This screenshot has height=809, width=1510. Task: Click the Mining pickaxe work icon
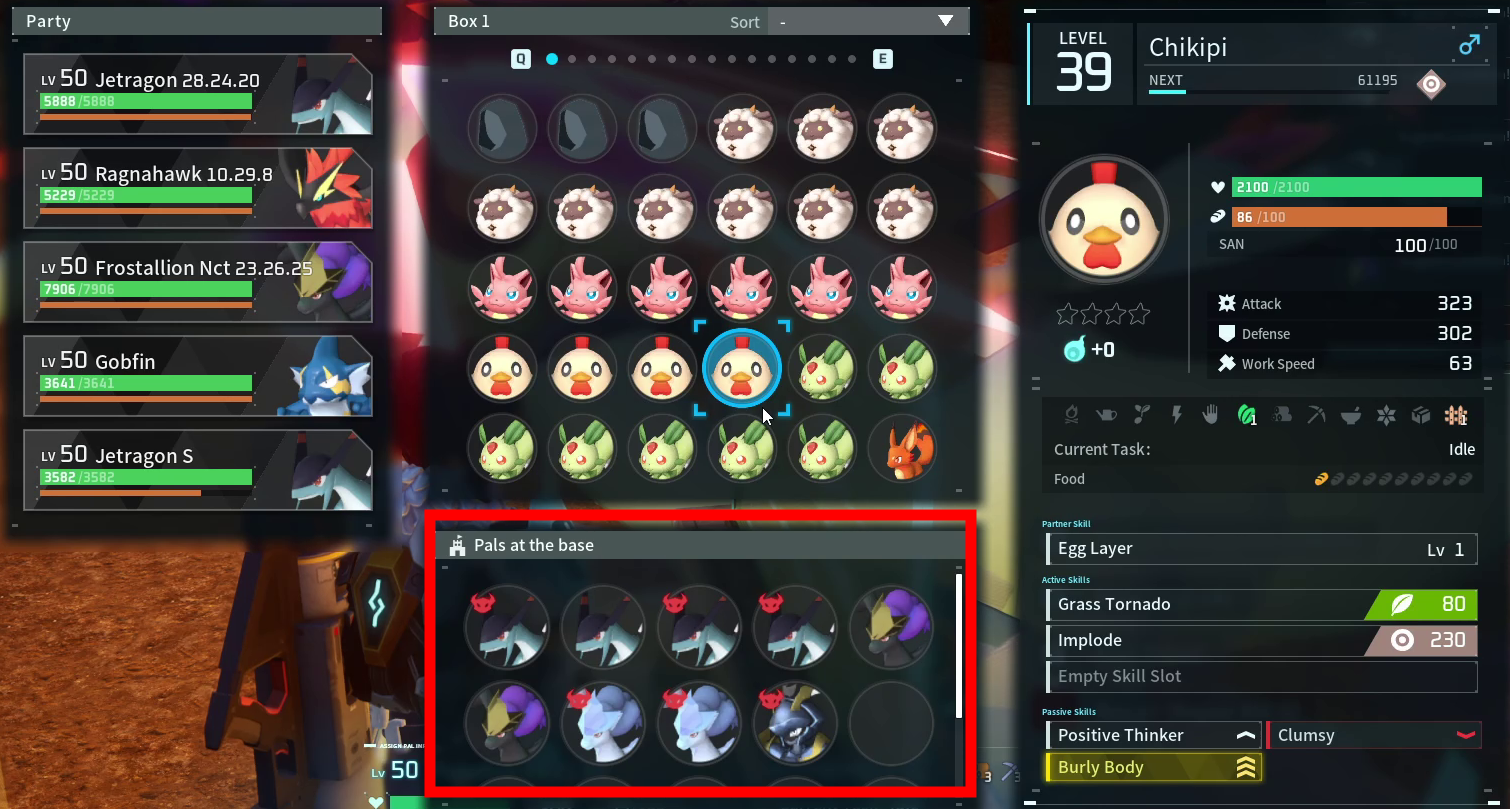pyautogui.click(x=1318, y=415)
